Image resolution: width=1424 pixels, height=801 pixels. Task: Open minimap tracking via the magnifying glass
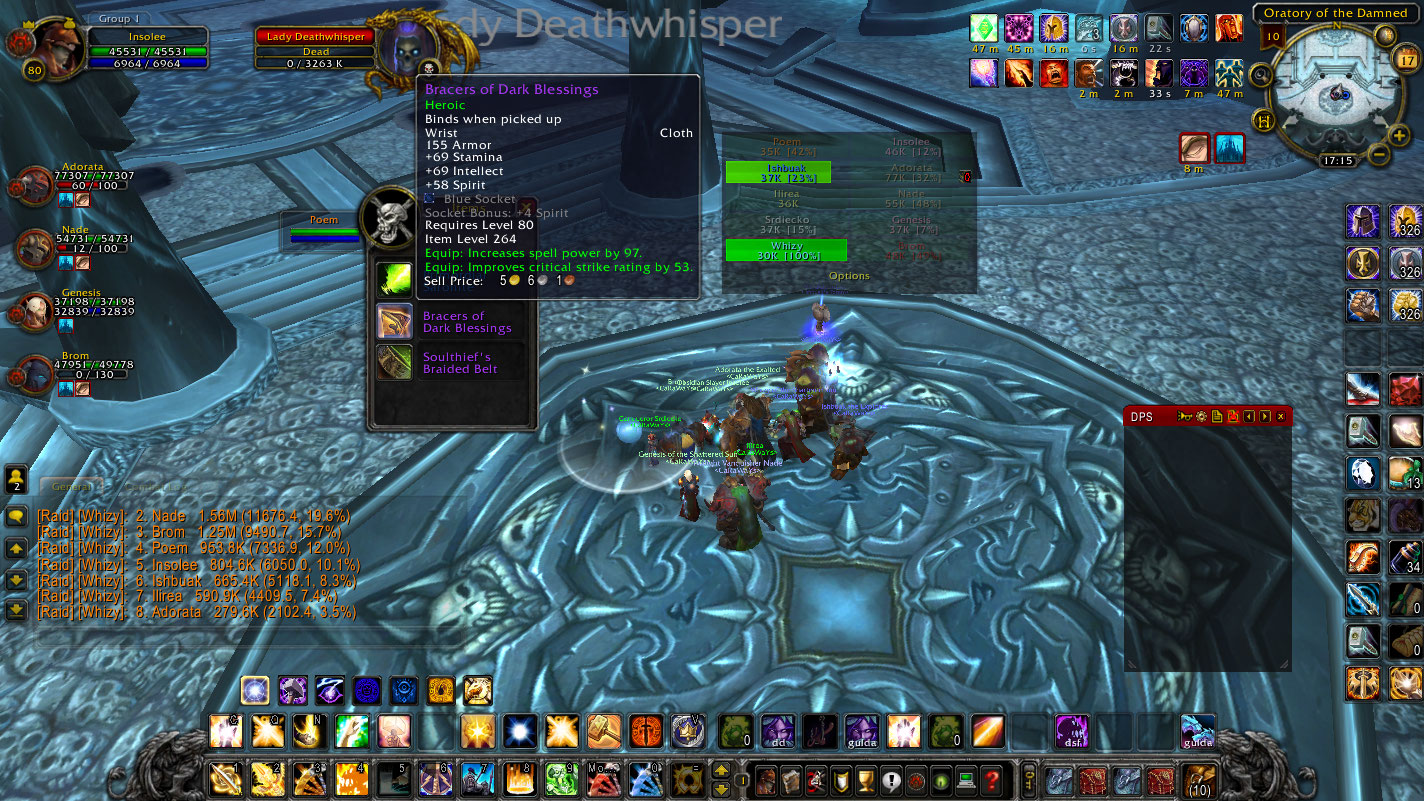click(1261, 75)
